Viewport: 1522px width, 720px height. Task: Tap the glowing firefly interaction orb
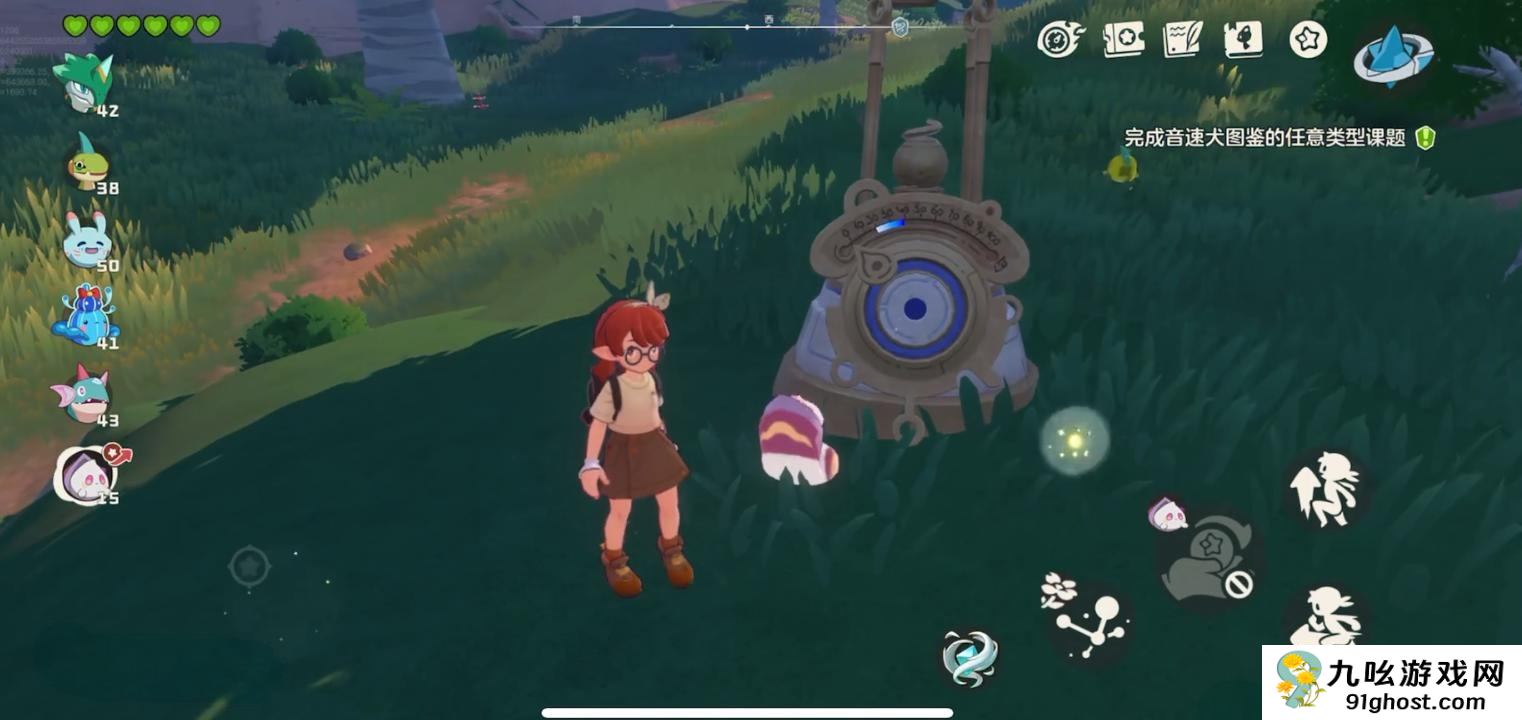coord(1074,441)
